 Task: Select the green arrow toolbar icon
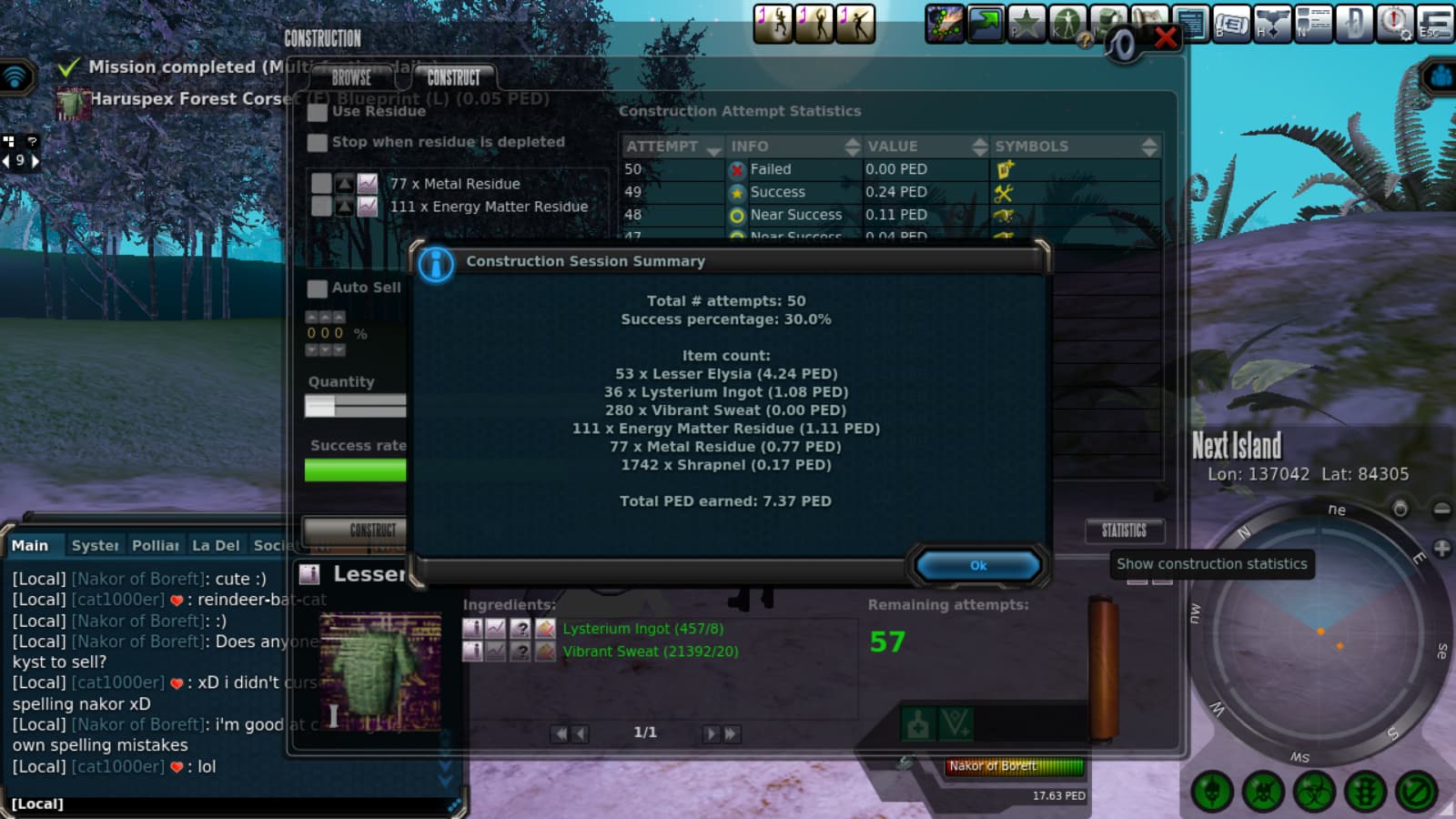(986, 24)
